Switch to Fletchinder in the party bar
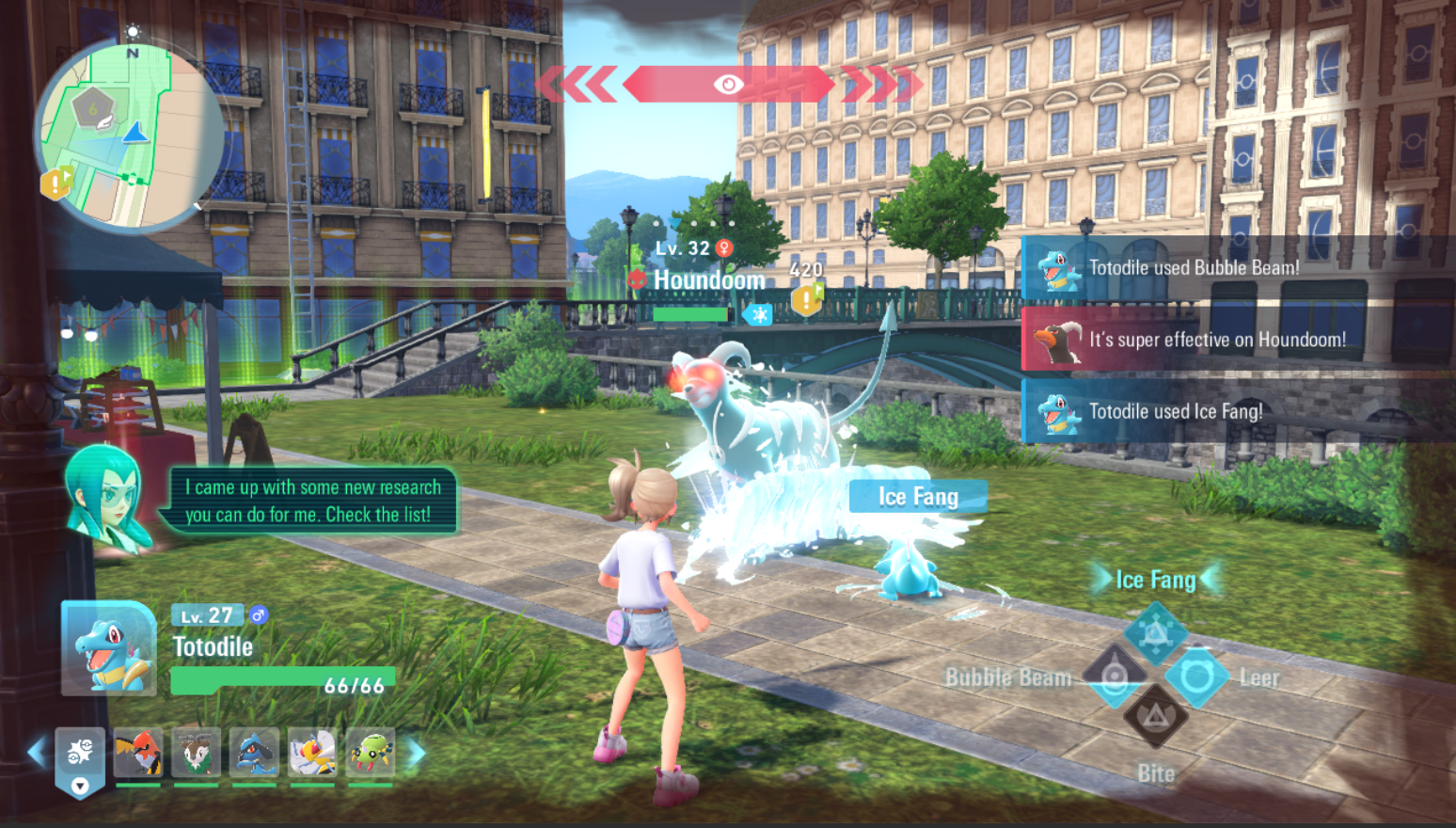This screenshot has width=1456, height=828. tap(137, 753)
